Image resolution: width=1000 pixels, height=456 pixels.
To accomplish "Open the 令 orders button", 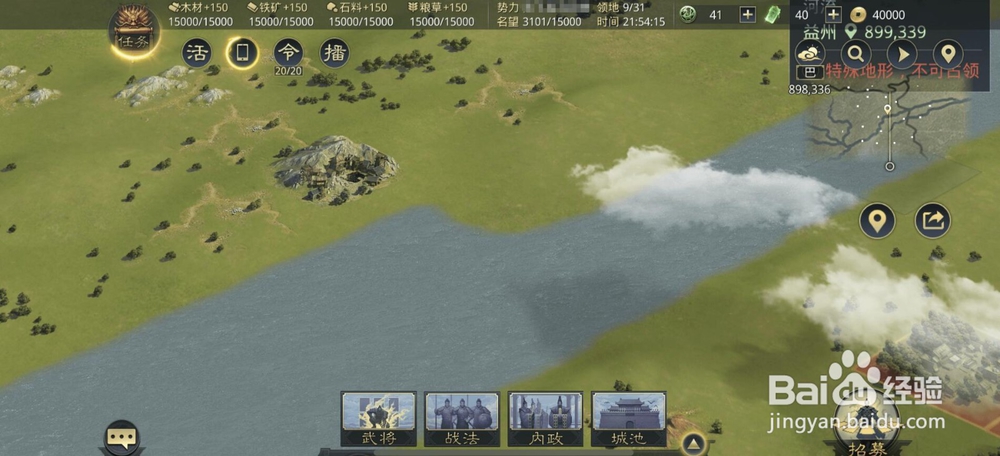I will [x=288, y=52].
